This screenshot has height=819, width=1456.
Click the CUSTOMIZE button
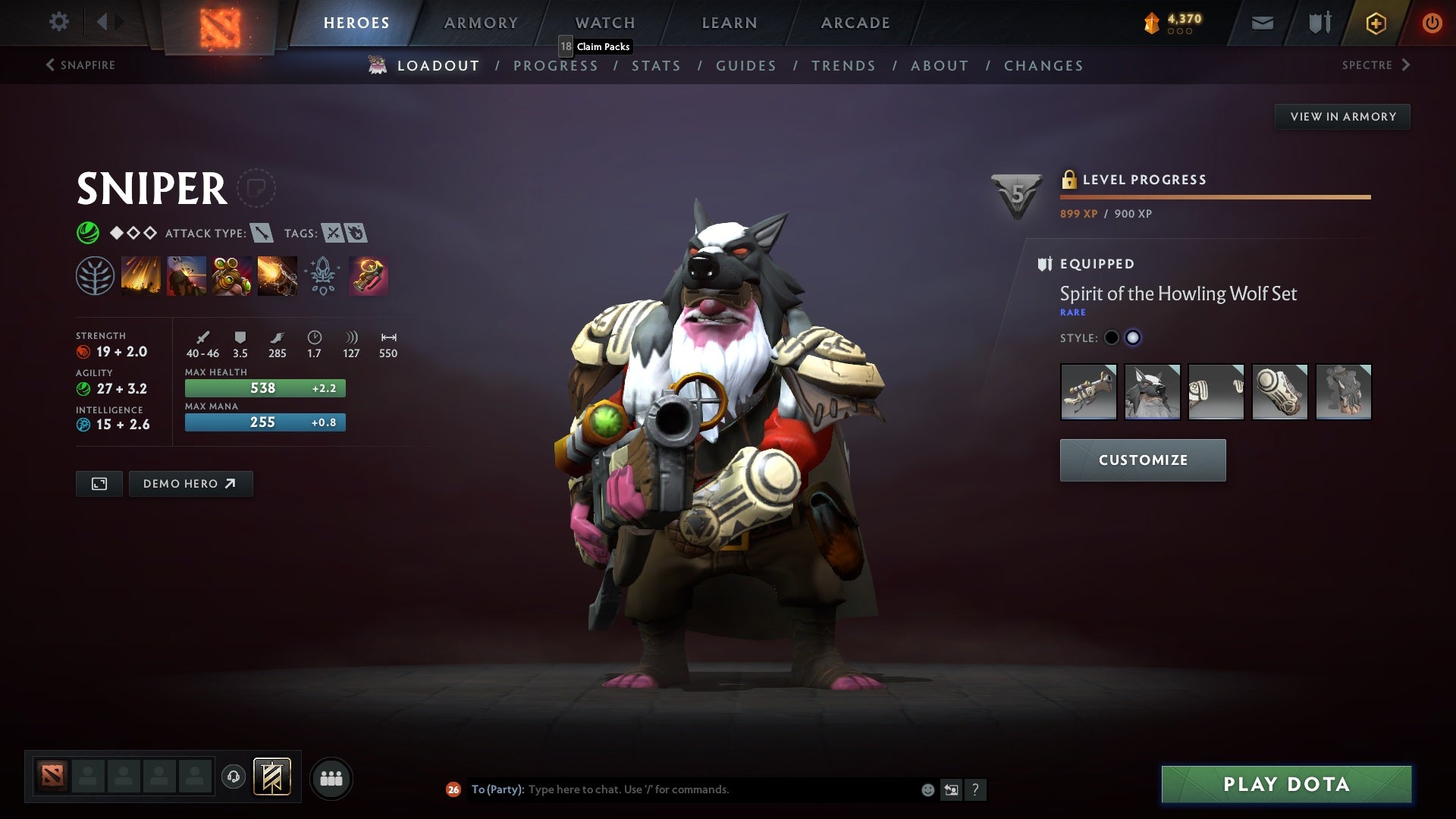[x=1142, y=460]
